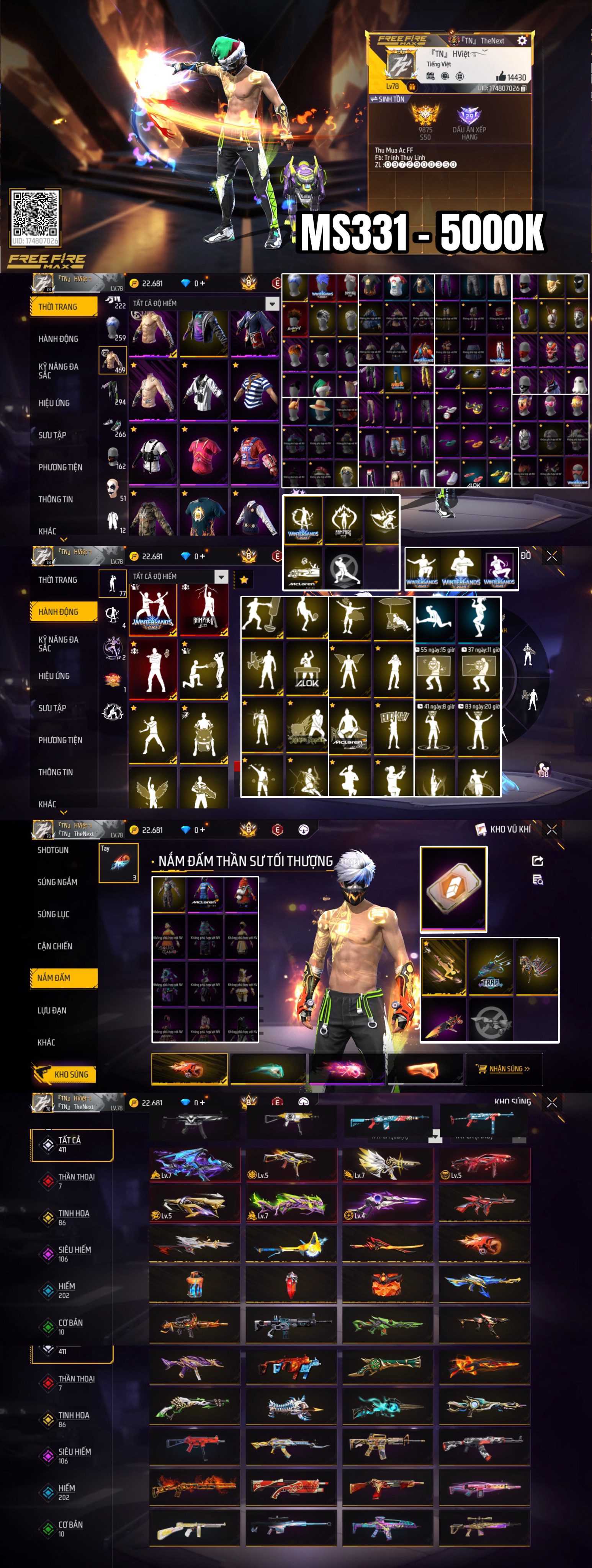The height and width of the screenshot is (1568, 592).
Task: Close the KHO VŨ KHÍ panel
Action: pos(552,829)
